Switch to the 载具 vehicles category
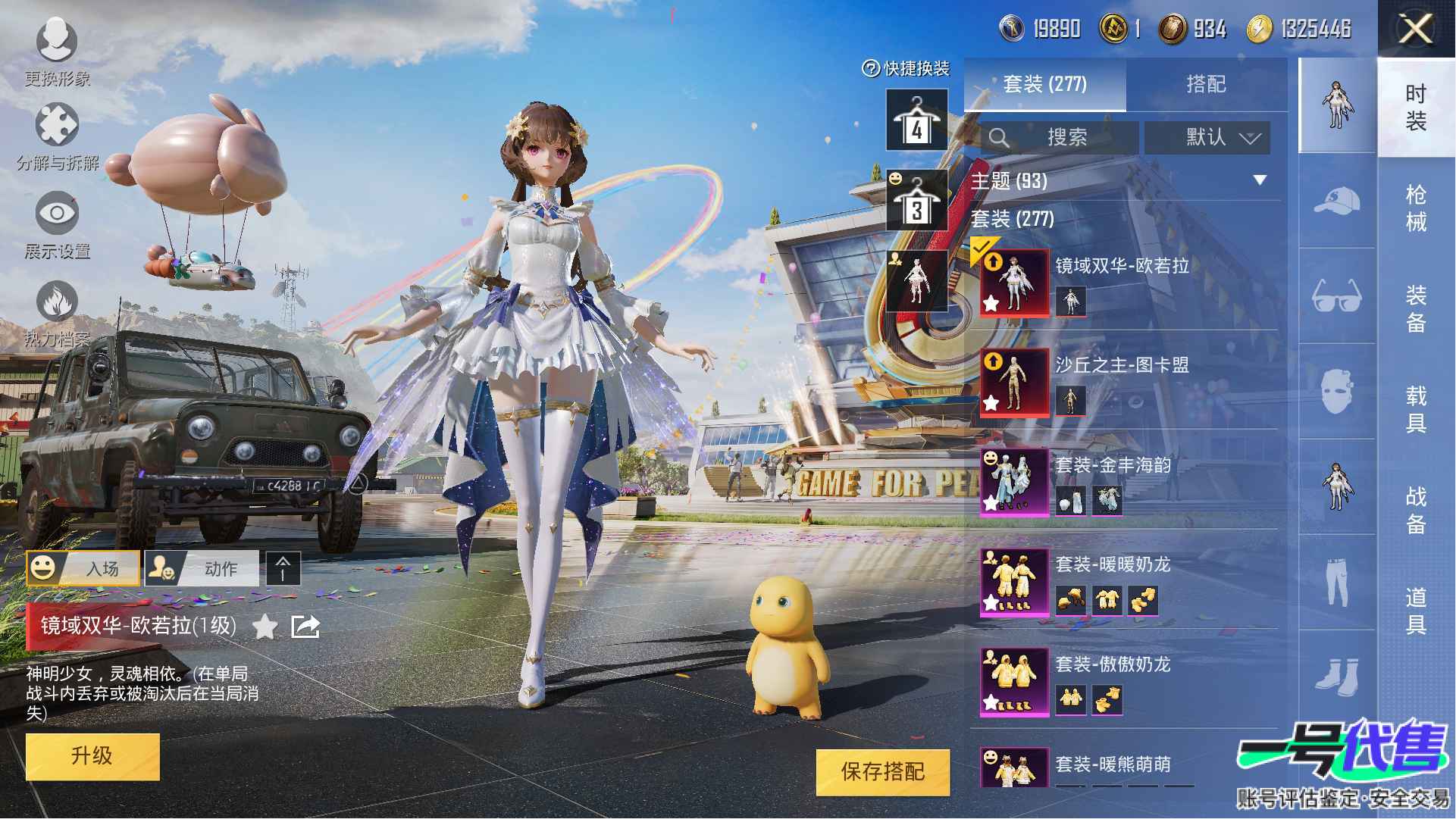The width and height of the screenshot is (1456, 819). [x=1415, y=409]
